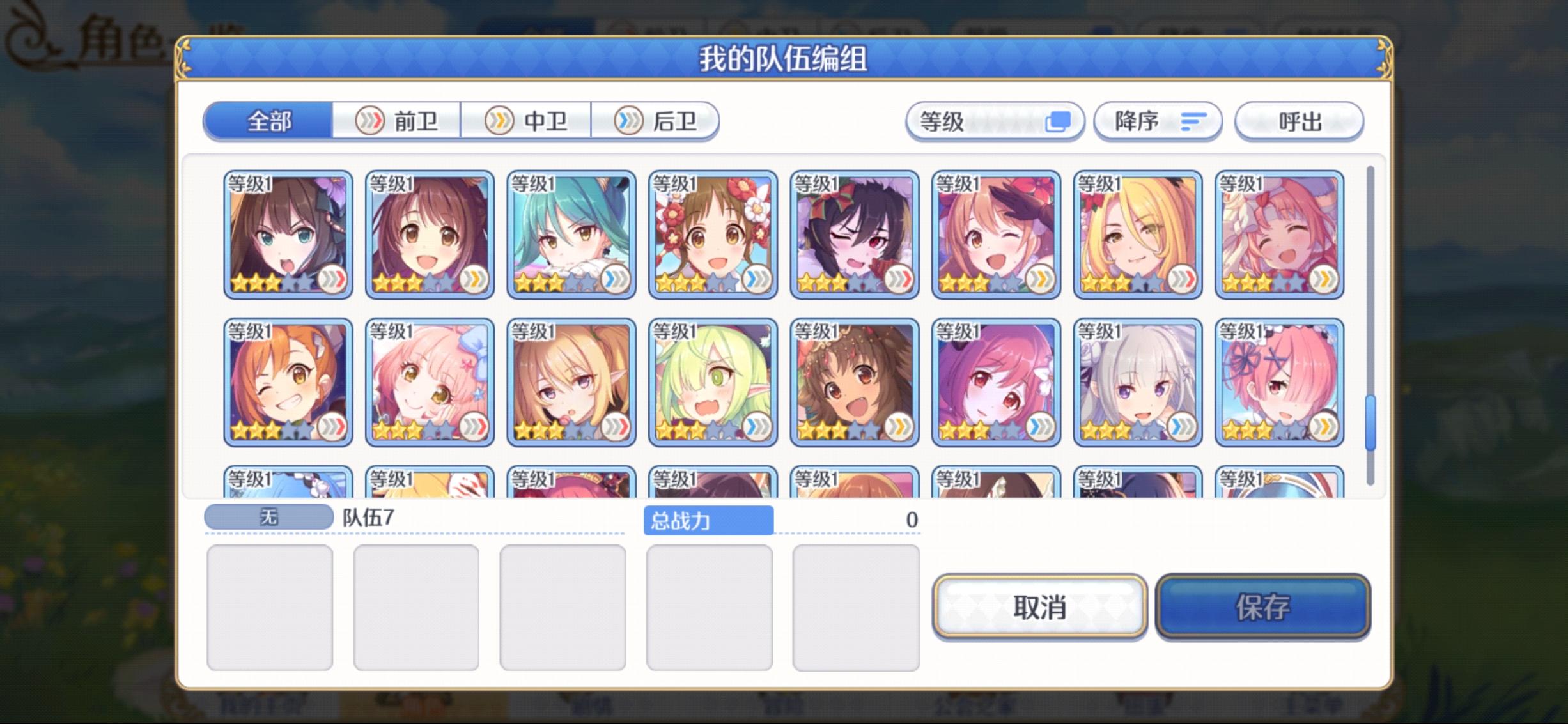Click the stacked-squares icon inside the 等级 filter
Screen dimensions: 1568x724
click(x=1059, y=121)
